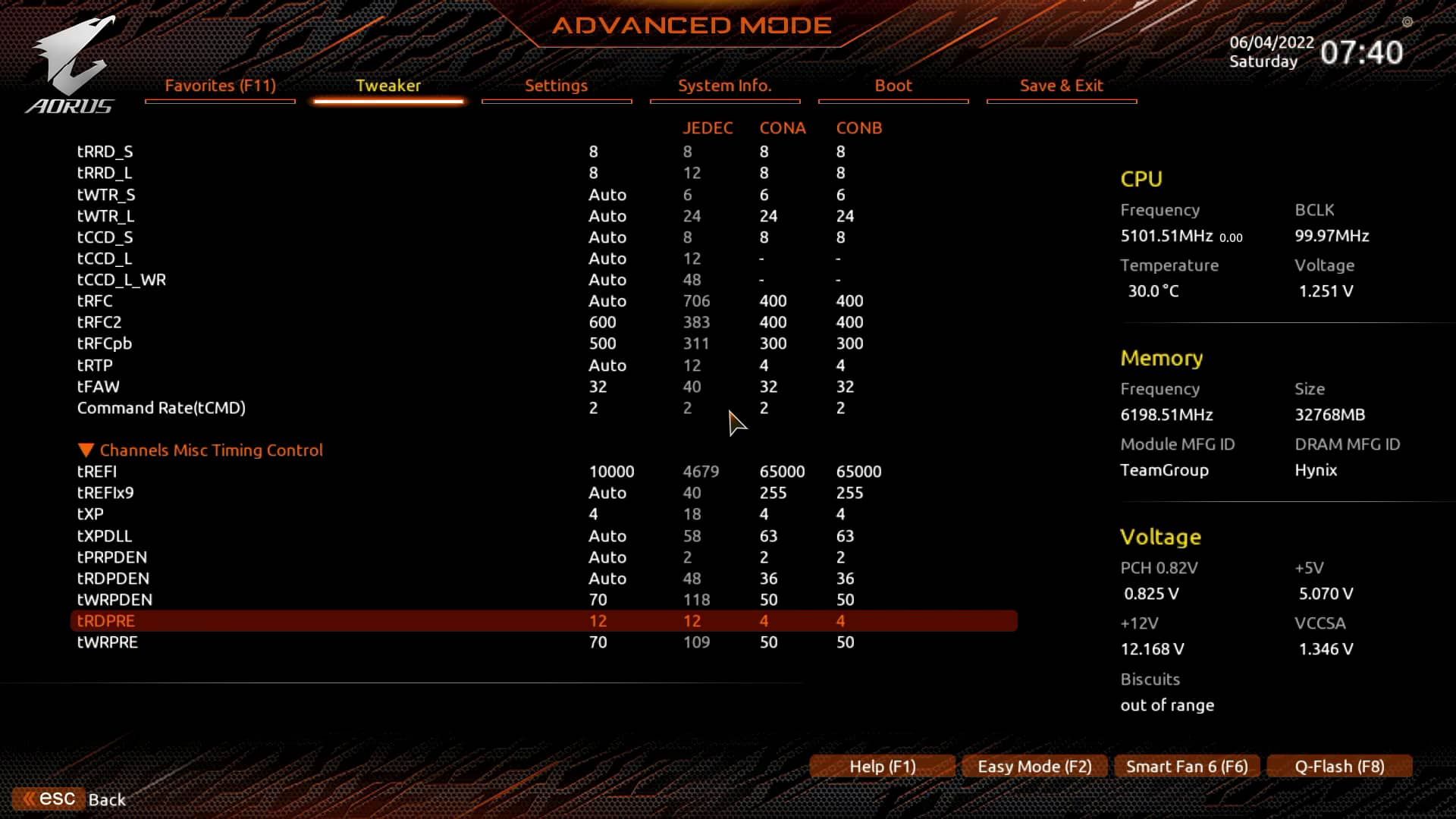Go to the Save & Exit tab
Screen dimensions: 1456x819
click(x=1061, y=86)
